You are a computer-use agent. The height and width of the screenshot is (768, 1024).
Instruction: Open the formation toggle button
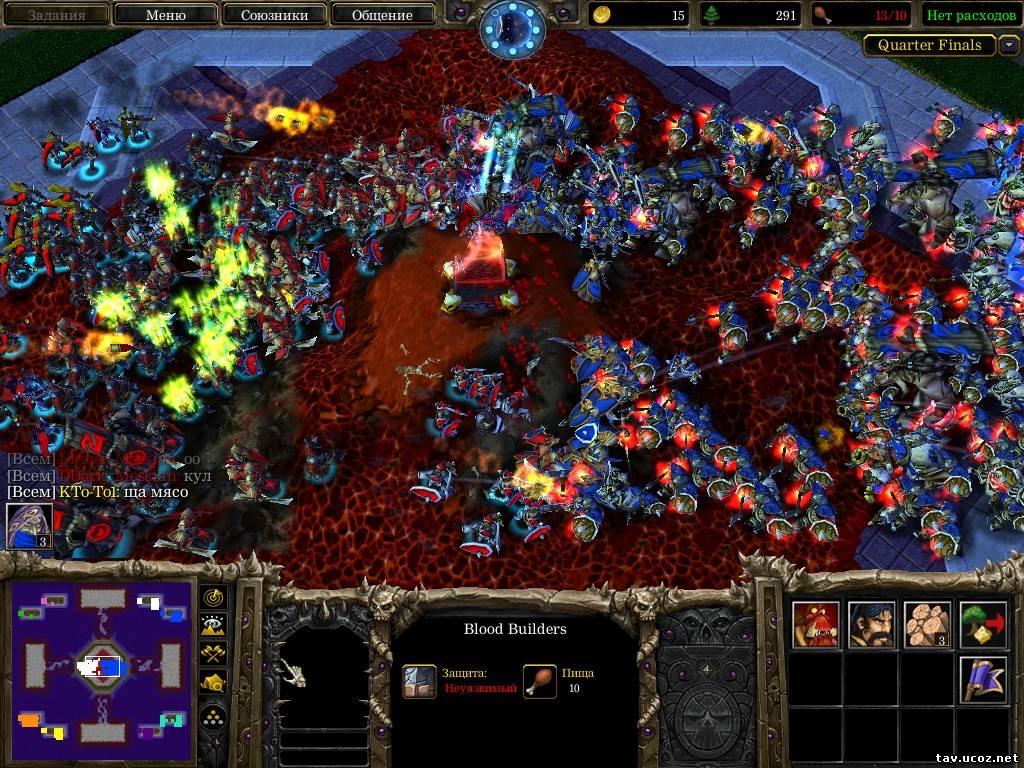[x=214, y=716]
